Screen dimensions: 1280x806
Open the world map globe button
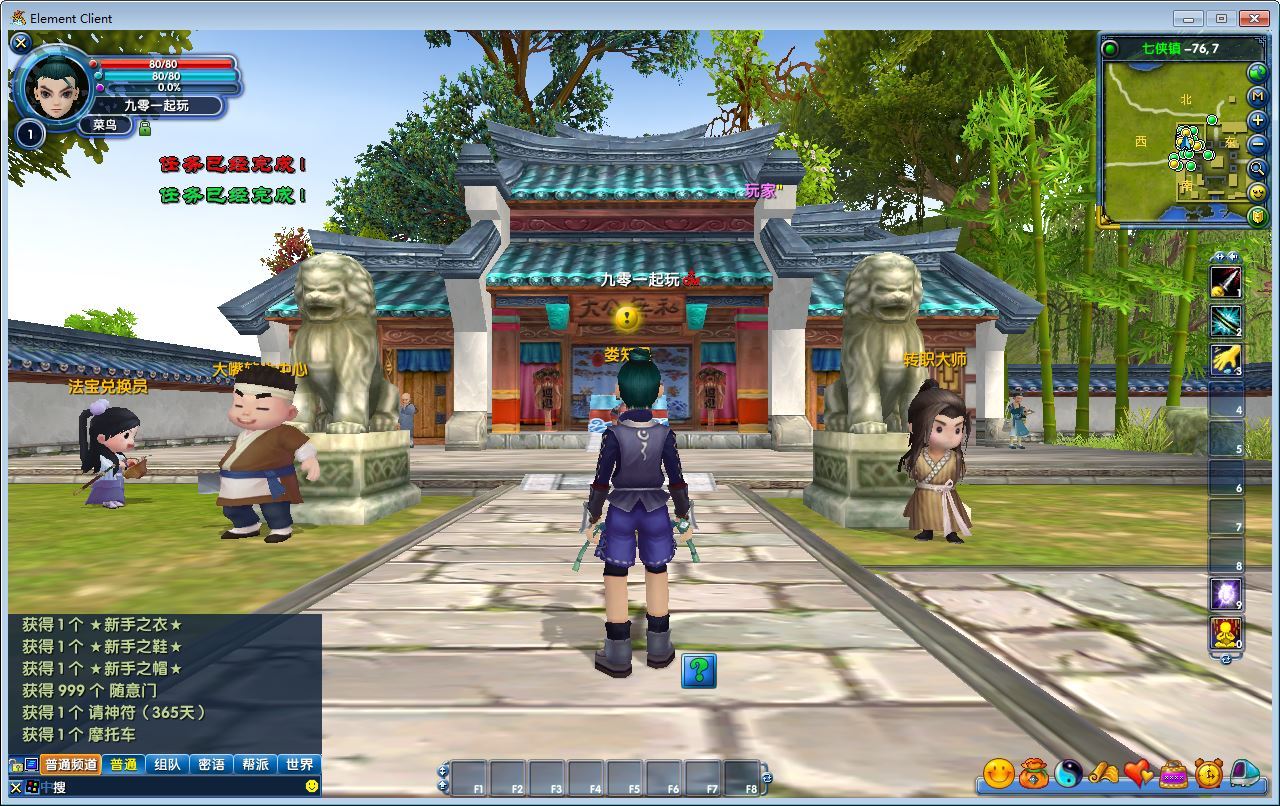click(x=1257, y=72)
